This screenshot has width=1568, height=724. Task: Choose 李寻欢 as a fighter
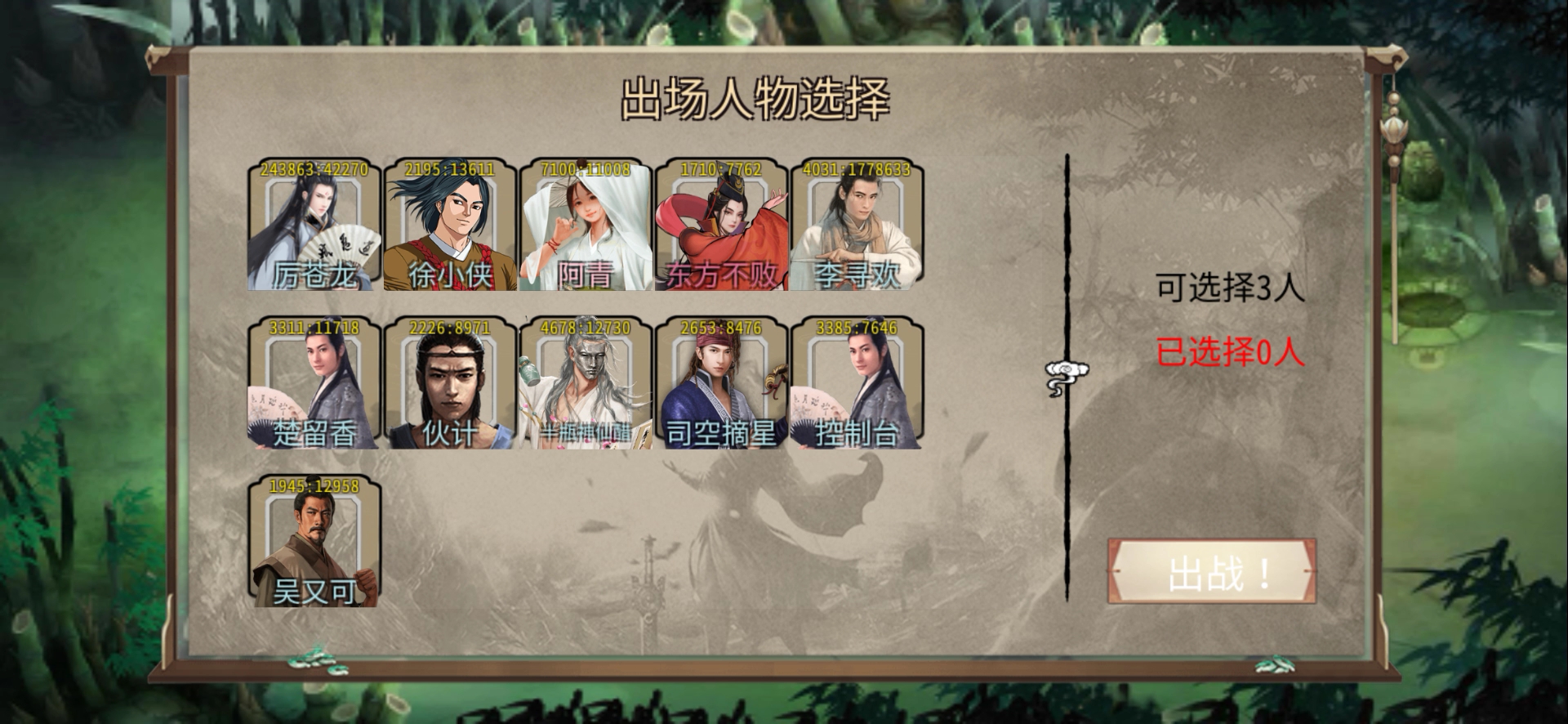(857, 226)
